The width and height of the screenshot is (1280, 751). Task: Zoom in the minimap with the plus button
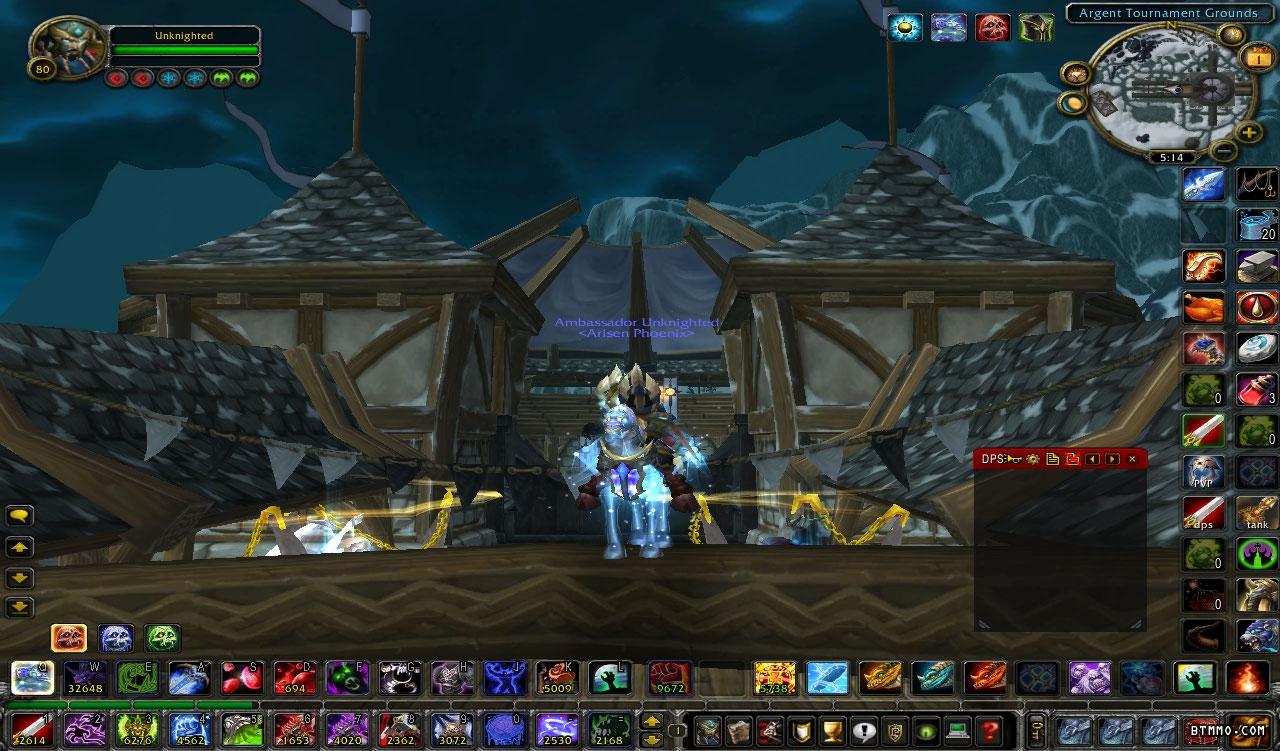coord(1248,132)
